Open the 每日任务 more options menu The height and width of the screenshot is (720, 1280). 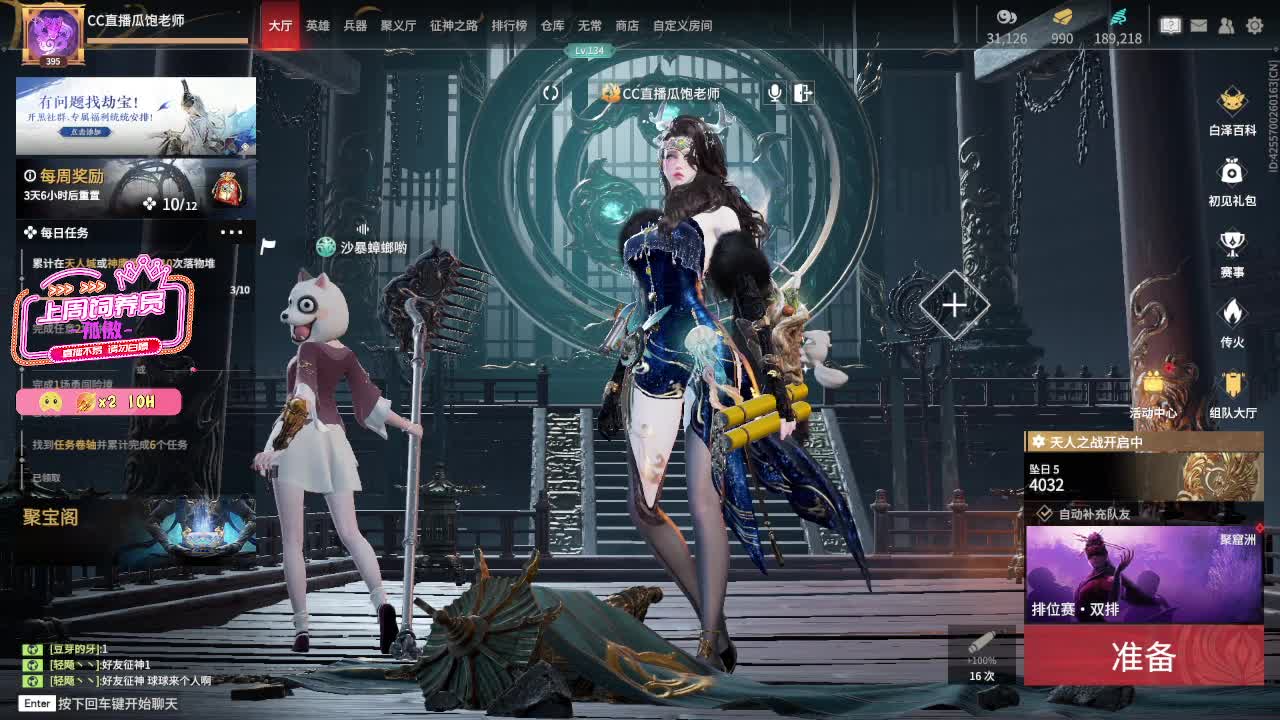[x=232, y=233]
